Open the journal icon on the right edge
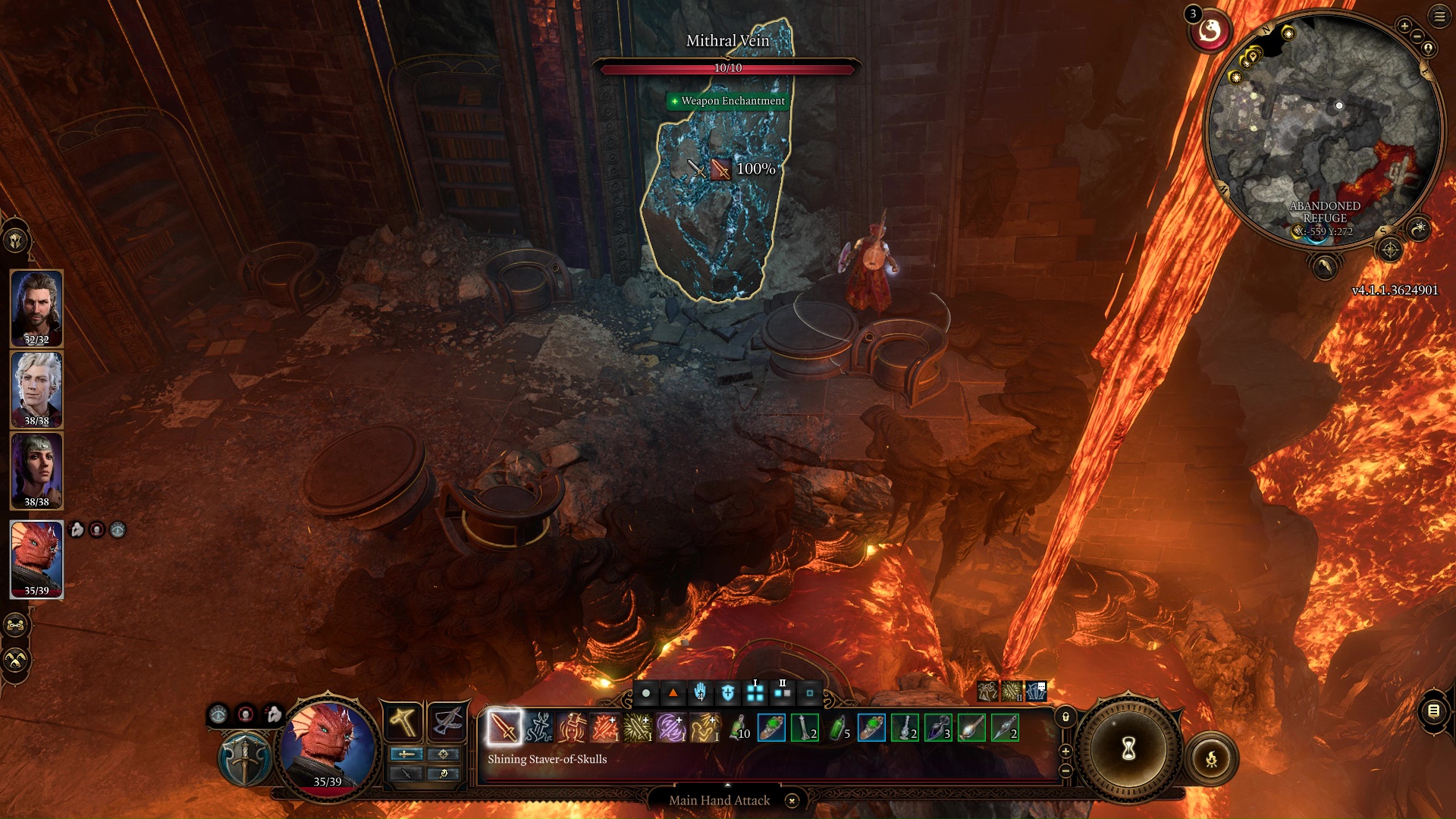Image resolution: width=1456 pixels, height=819 pixels. click(1436, 711)
